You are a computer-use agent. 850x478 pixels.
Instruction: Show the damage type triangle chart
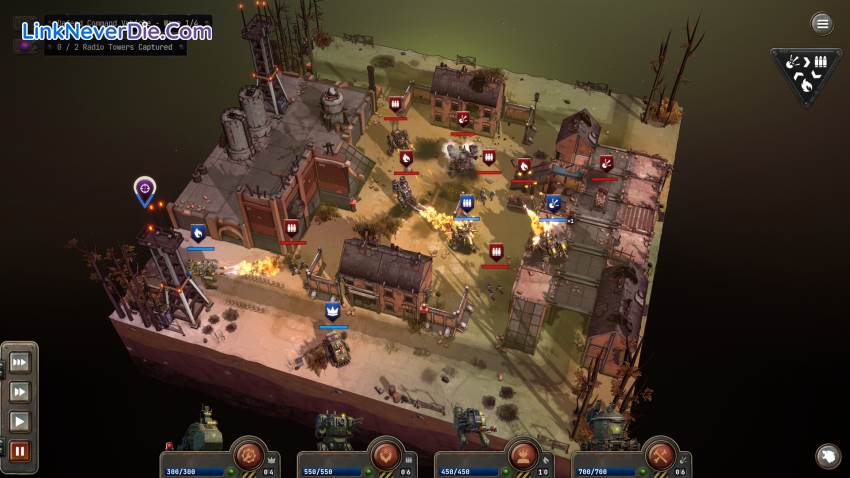tap(805, 75)
